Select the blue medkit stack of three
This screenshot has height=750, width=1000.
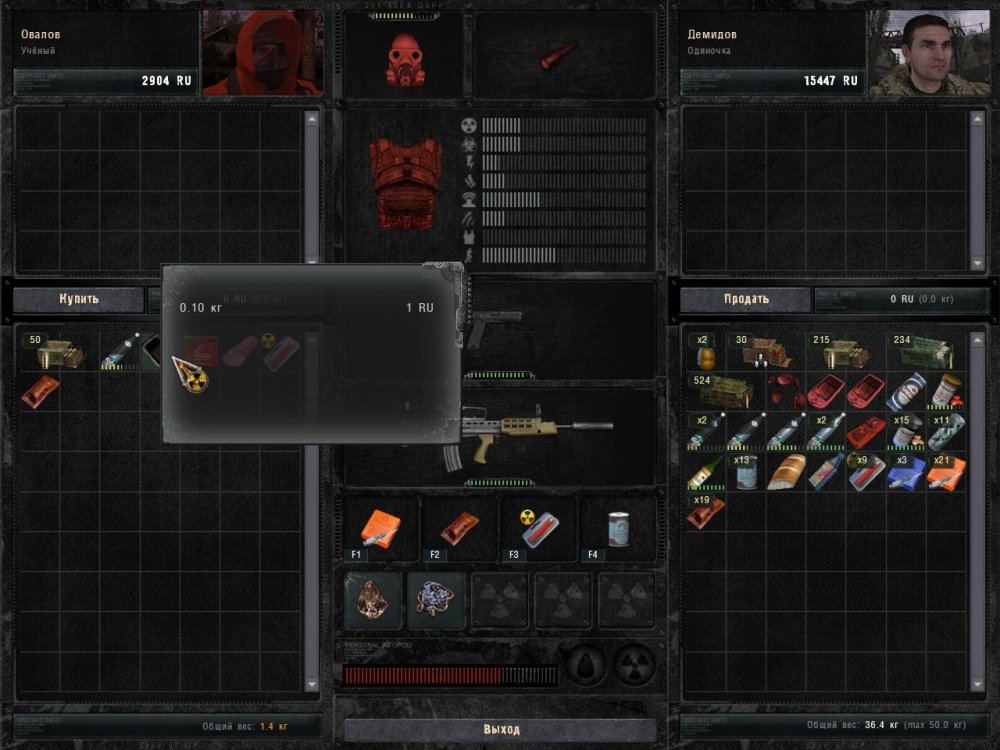pos(906,471)
